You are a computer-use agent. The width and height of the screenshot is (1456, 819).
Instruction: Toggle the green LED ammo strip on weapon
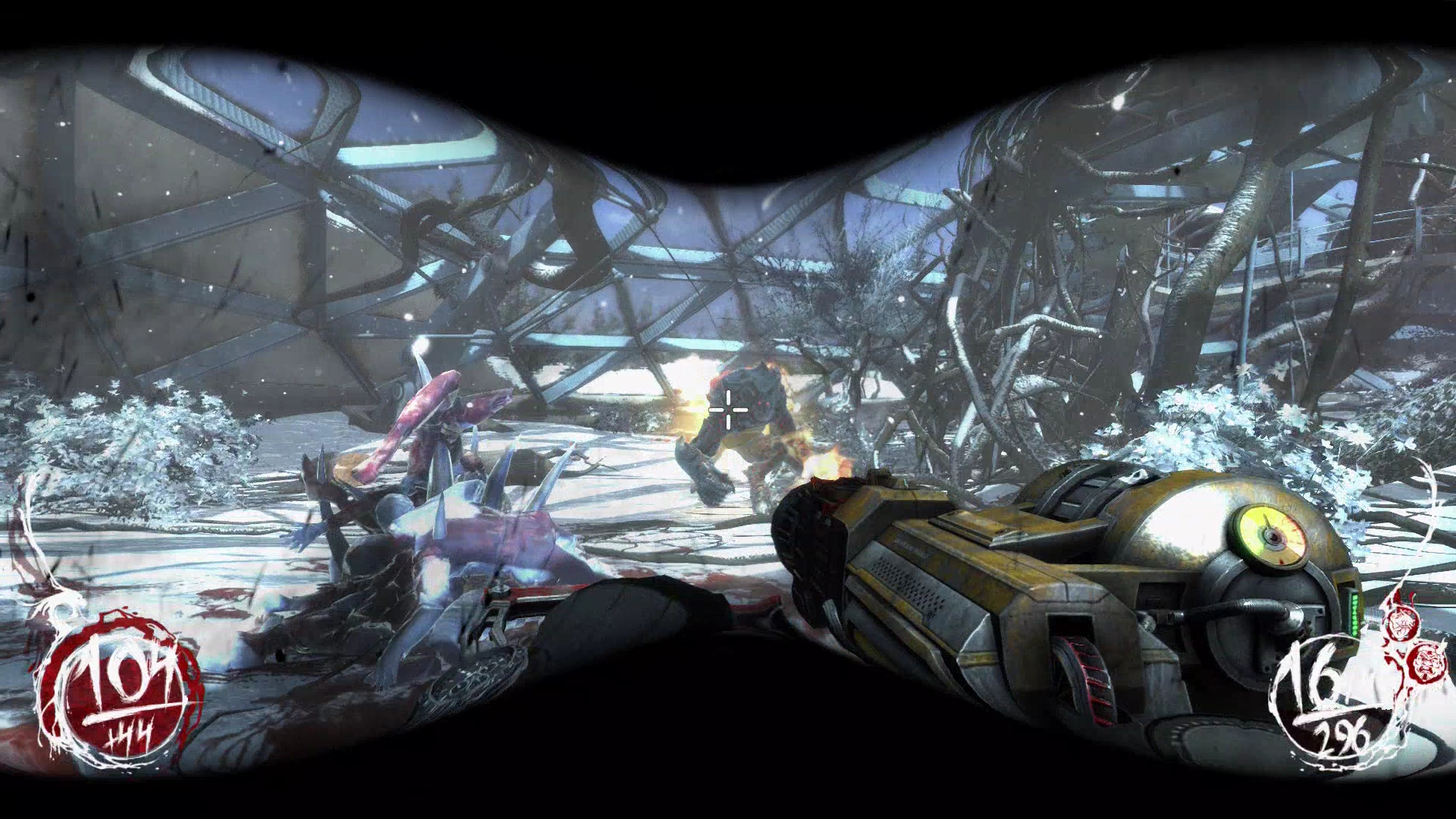pyautogui.click(x=1354, y=614)
